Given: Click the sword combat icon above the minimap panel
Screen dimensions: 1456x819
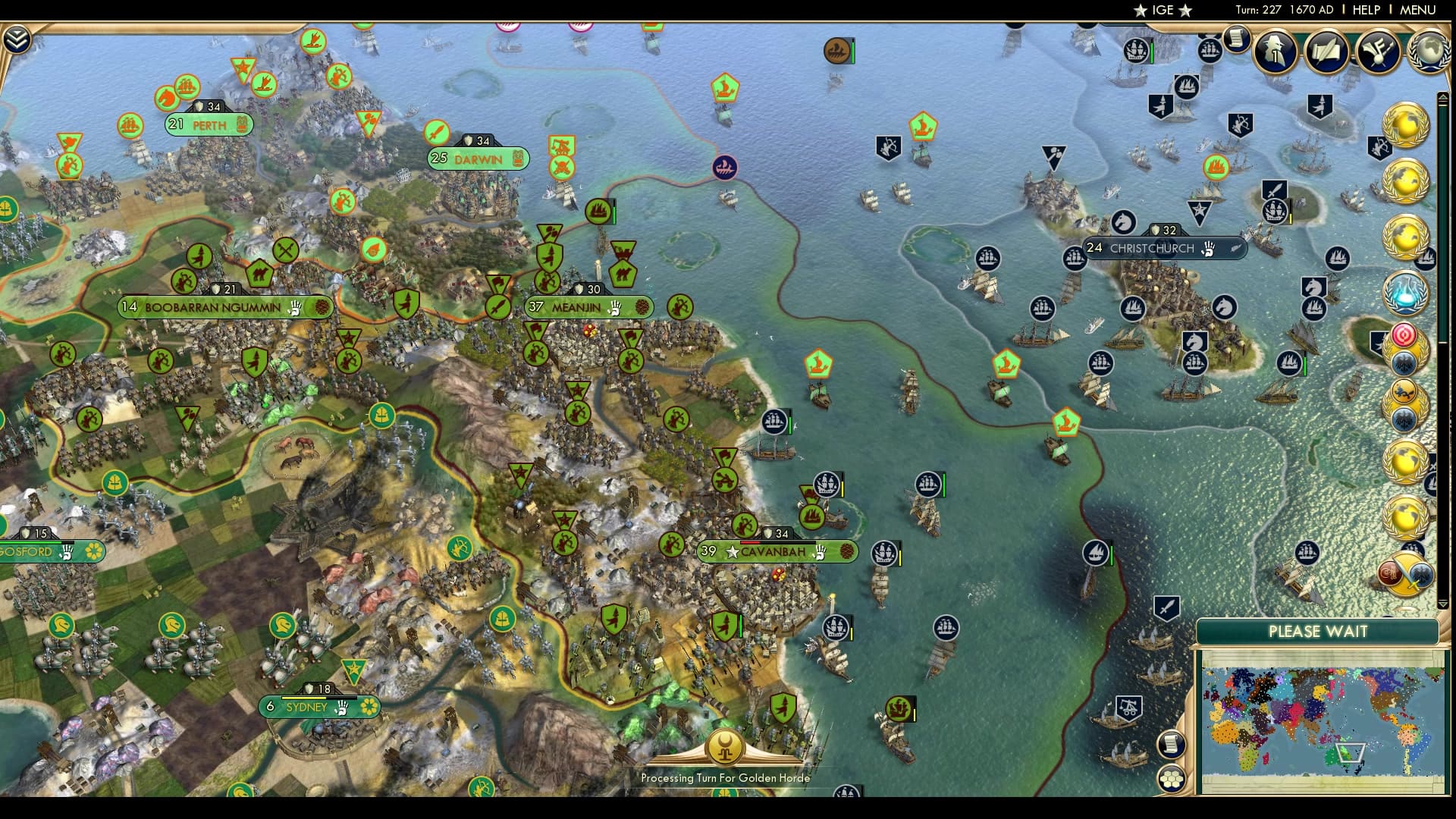Looking at the screenshot, I should 1168,607.
